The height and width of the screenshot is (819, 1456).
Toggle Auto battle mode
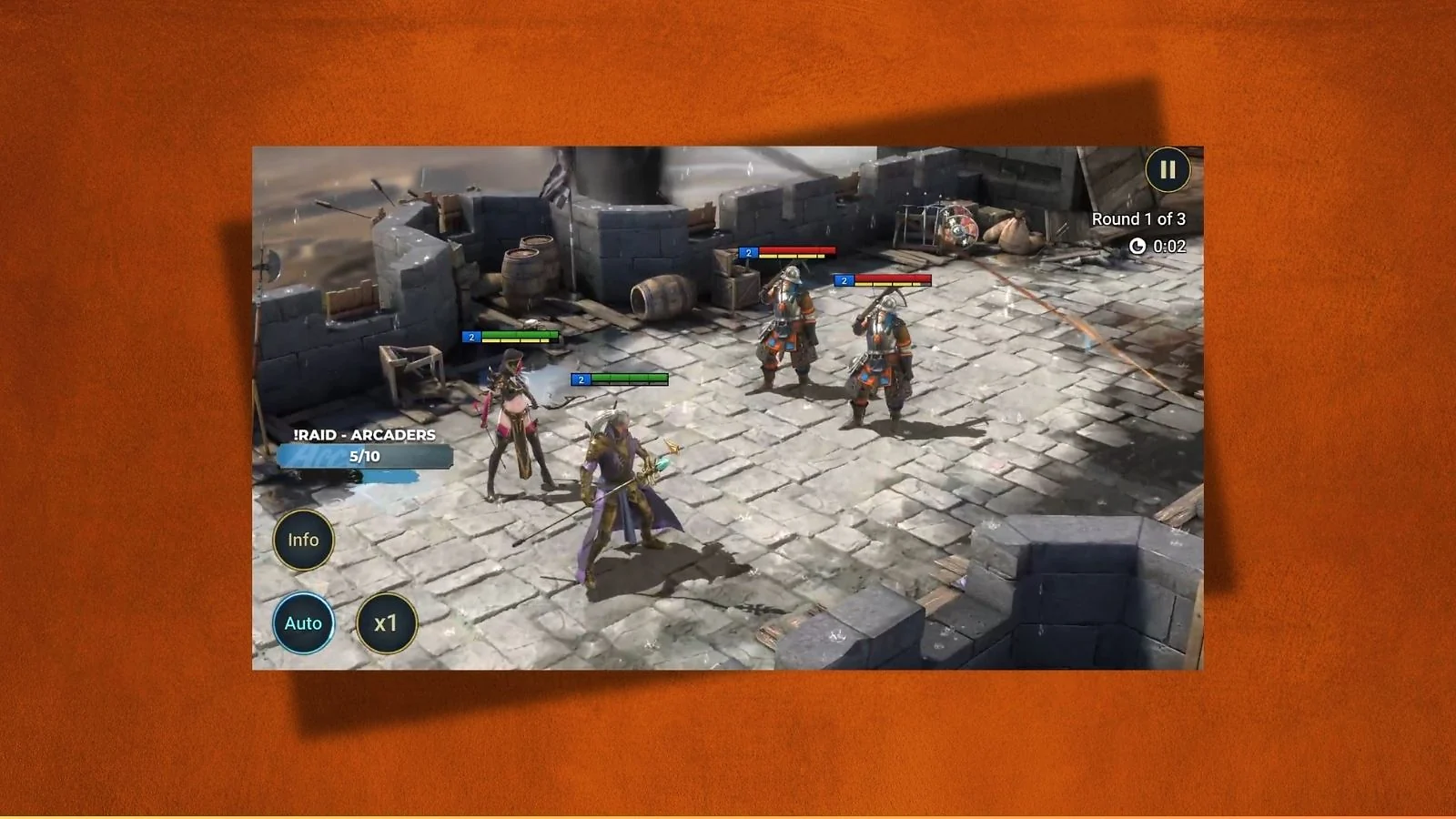click(x=303, y=623)
